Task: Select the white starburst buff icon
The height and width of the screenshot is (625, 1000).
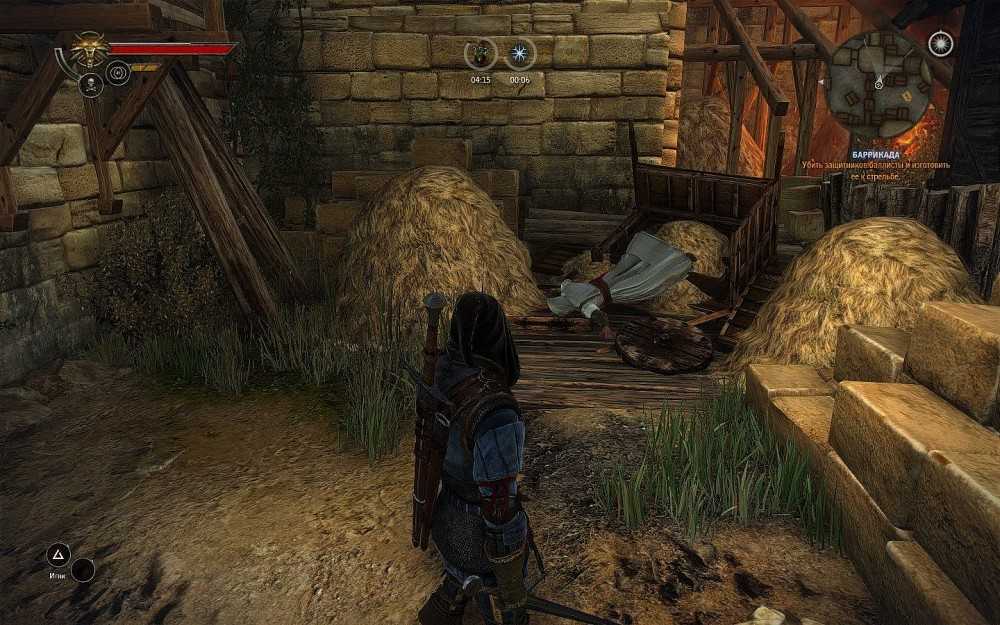Action: coord(519,54)
